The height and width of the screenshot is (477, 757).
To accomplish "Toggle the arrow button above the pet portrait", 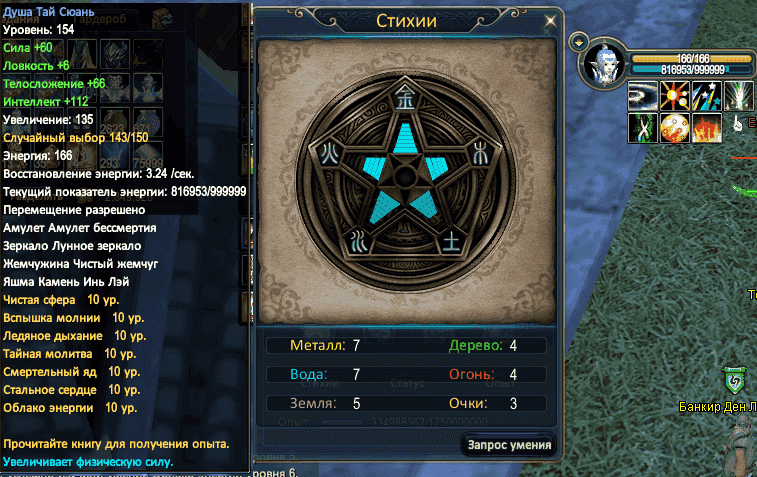I will (x=578, y=42).
